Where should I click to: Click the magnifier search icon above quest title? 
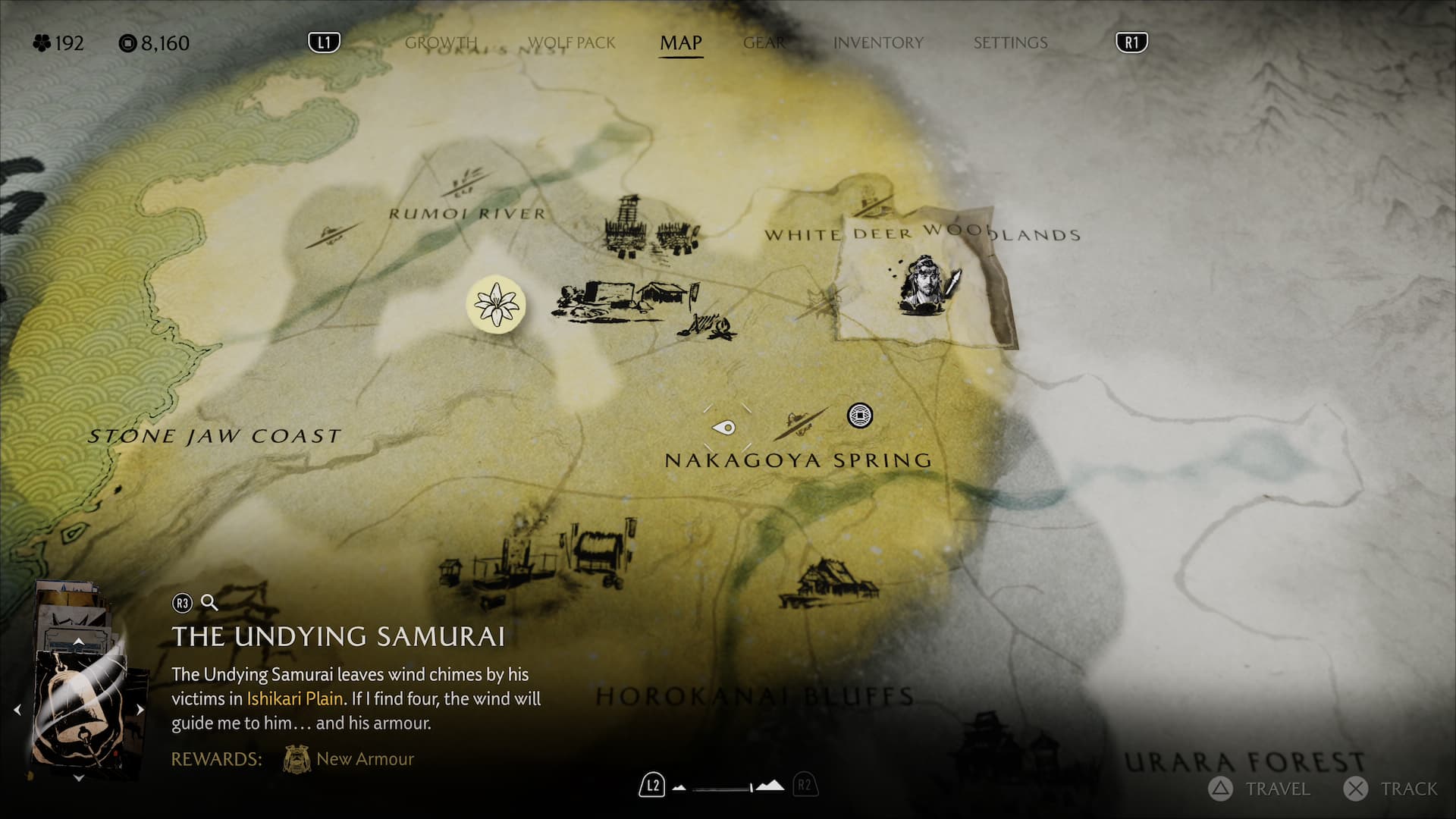click(x=209, y=603)
